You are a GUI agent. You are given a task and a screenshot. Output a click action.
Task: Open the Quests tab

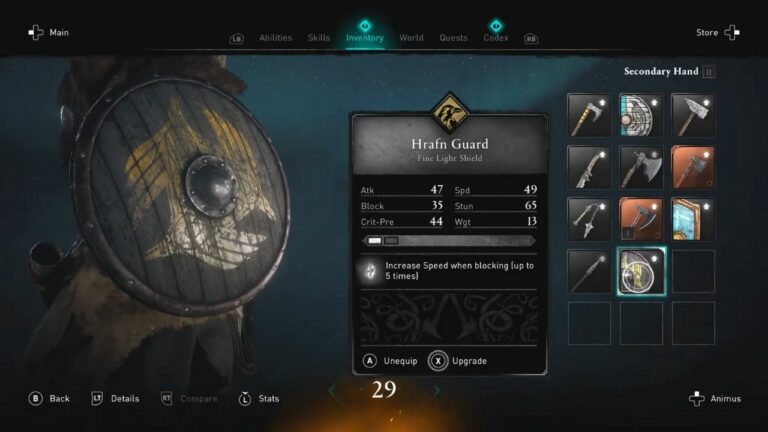(453, 38)
